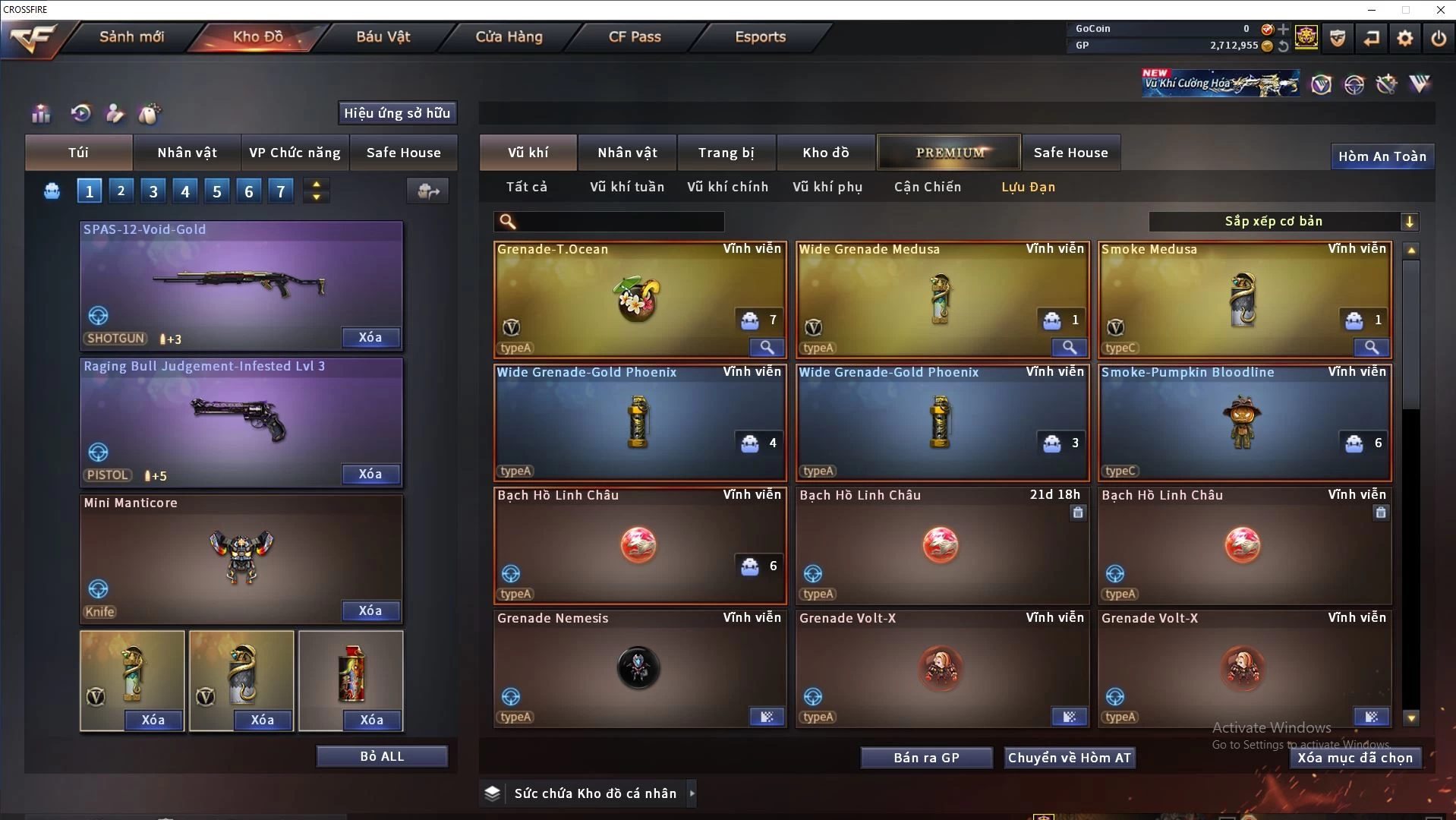The width and height of the screenshot is (1456, 820).
Task: Select the Nhân vật storage tab
Action: point(627,153)
